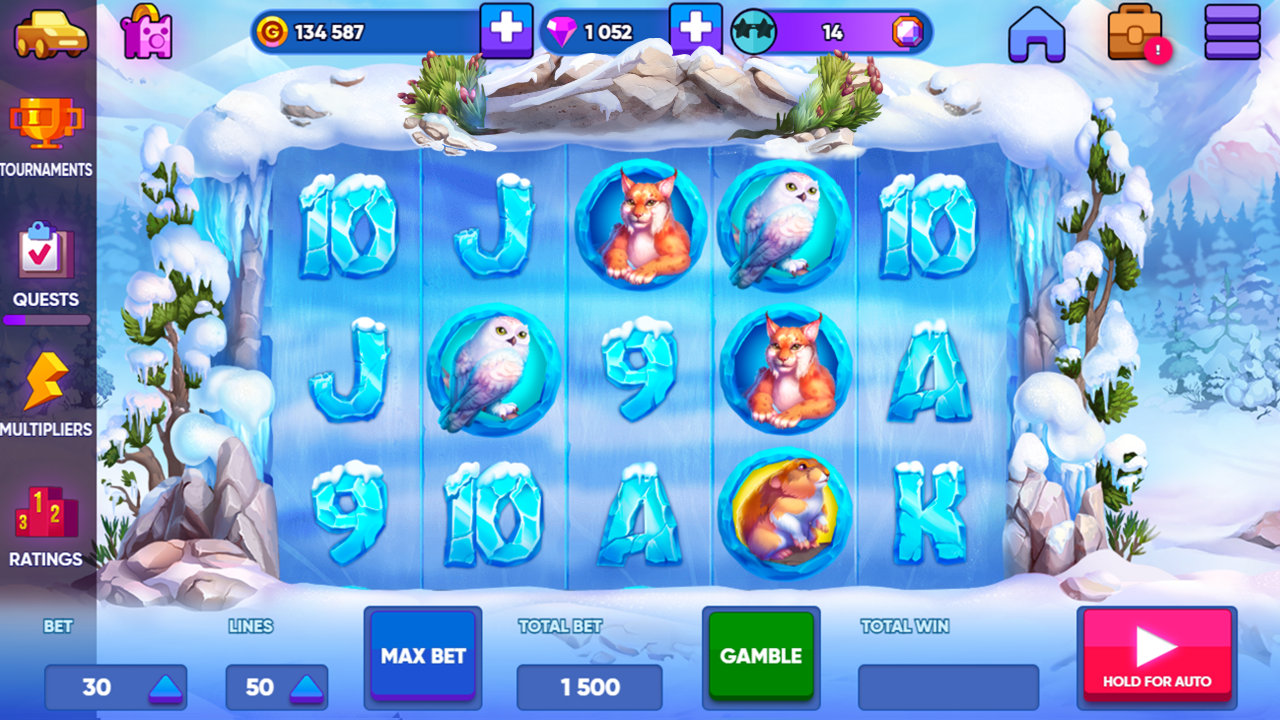1280x720 pixels.
Task: Start spinning with the HOLD FOR AUTO button
Action: (x=1157, y=656)
